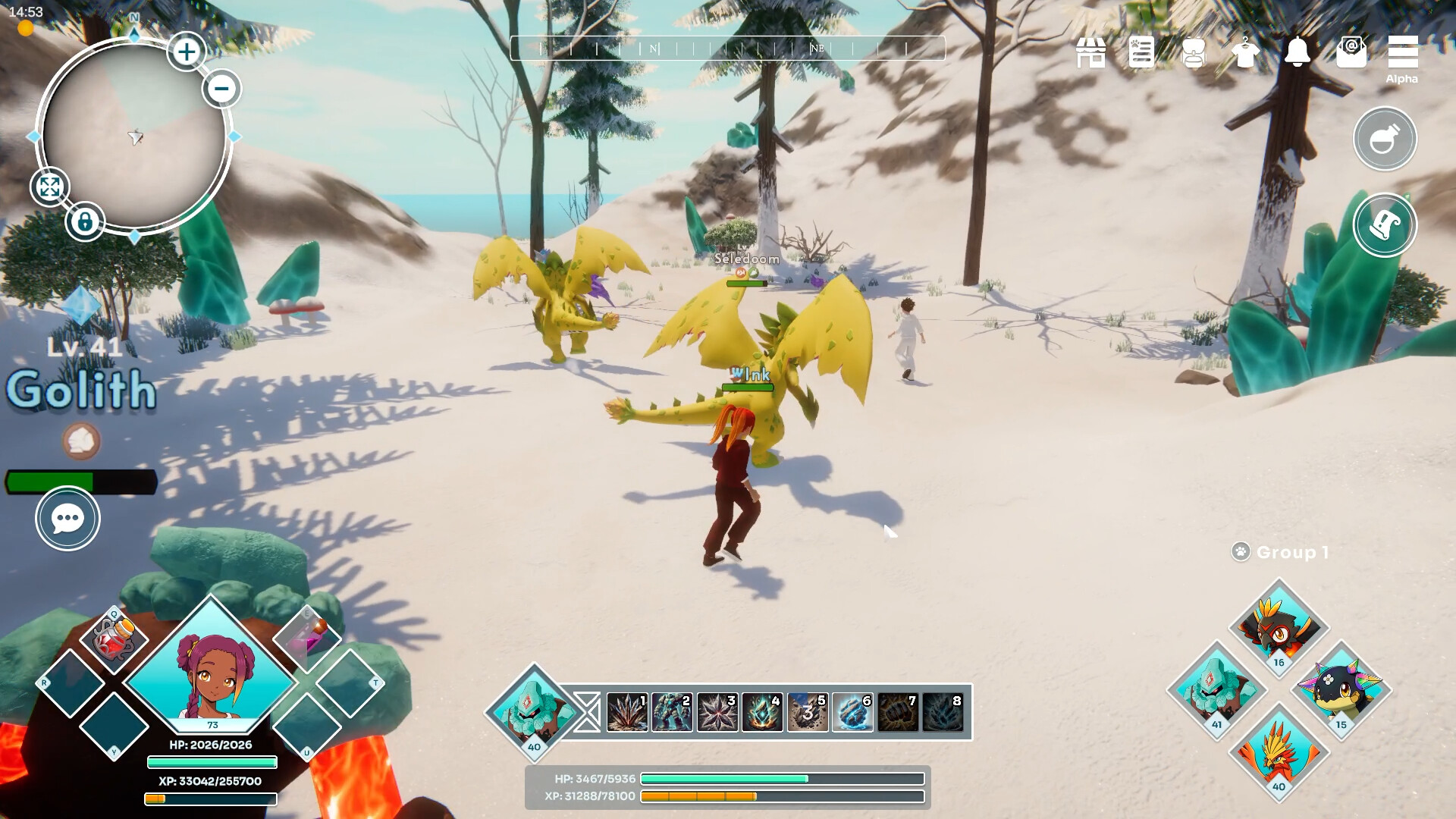
Task: Zoom out the minimap with minus button
Action: point(221,89)
